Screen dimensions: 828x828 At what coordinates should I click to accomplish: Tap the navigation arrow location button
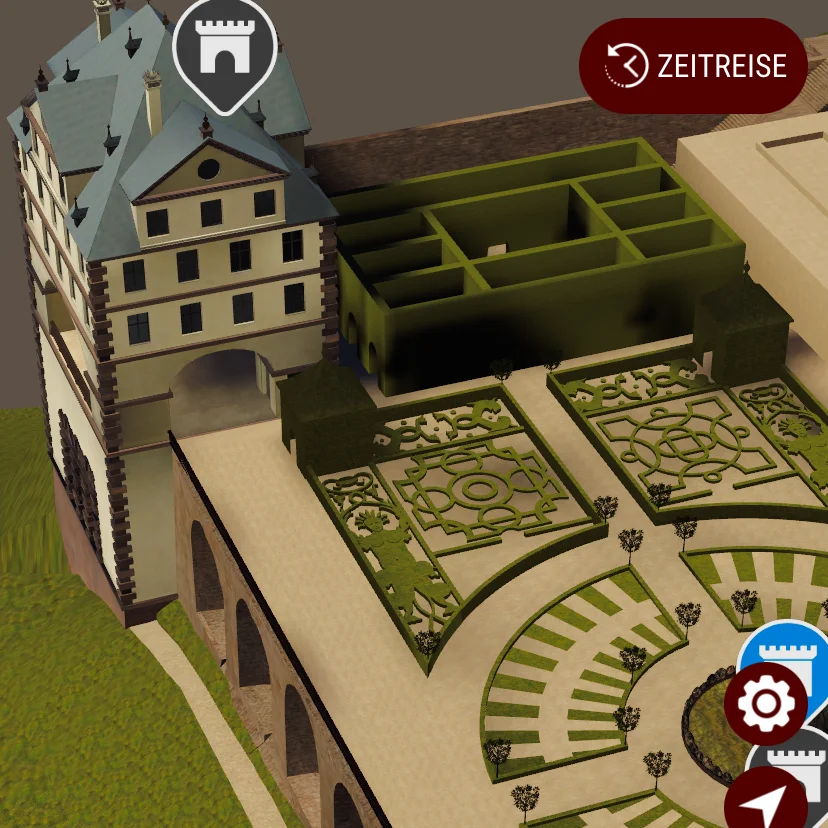[x=766, y=801]
